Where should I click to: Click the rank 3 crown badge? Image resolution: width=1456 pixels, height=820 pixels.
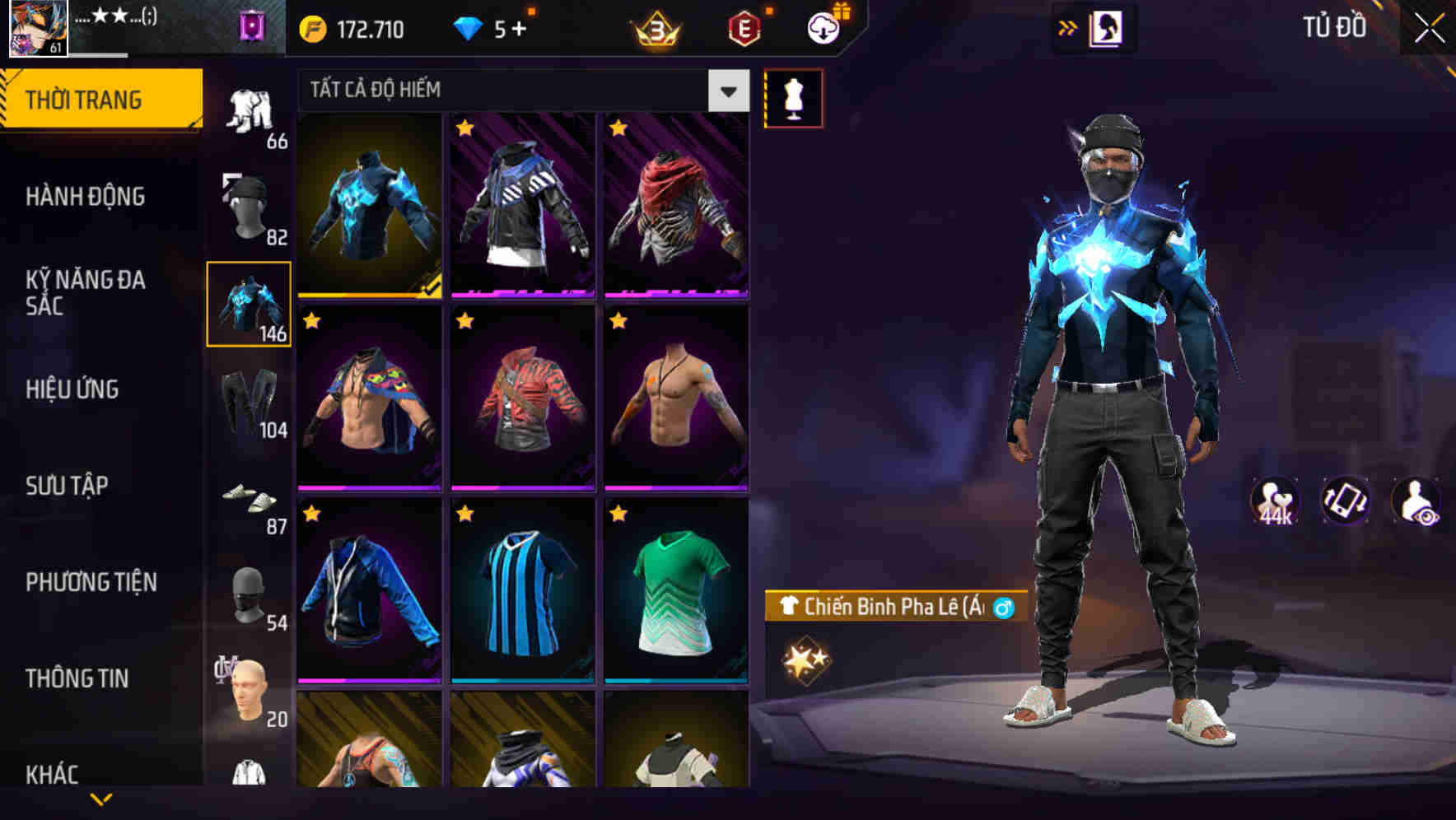(x=653, y=29)
